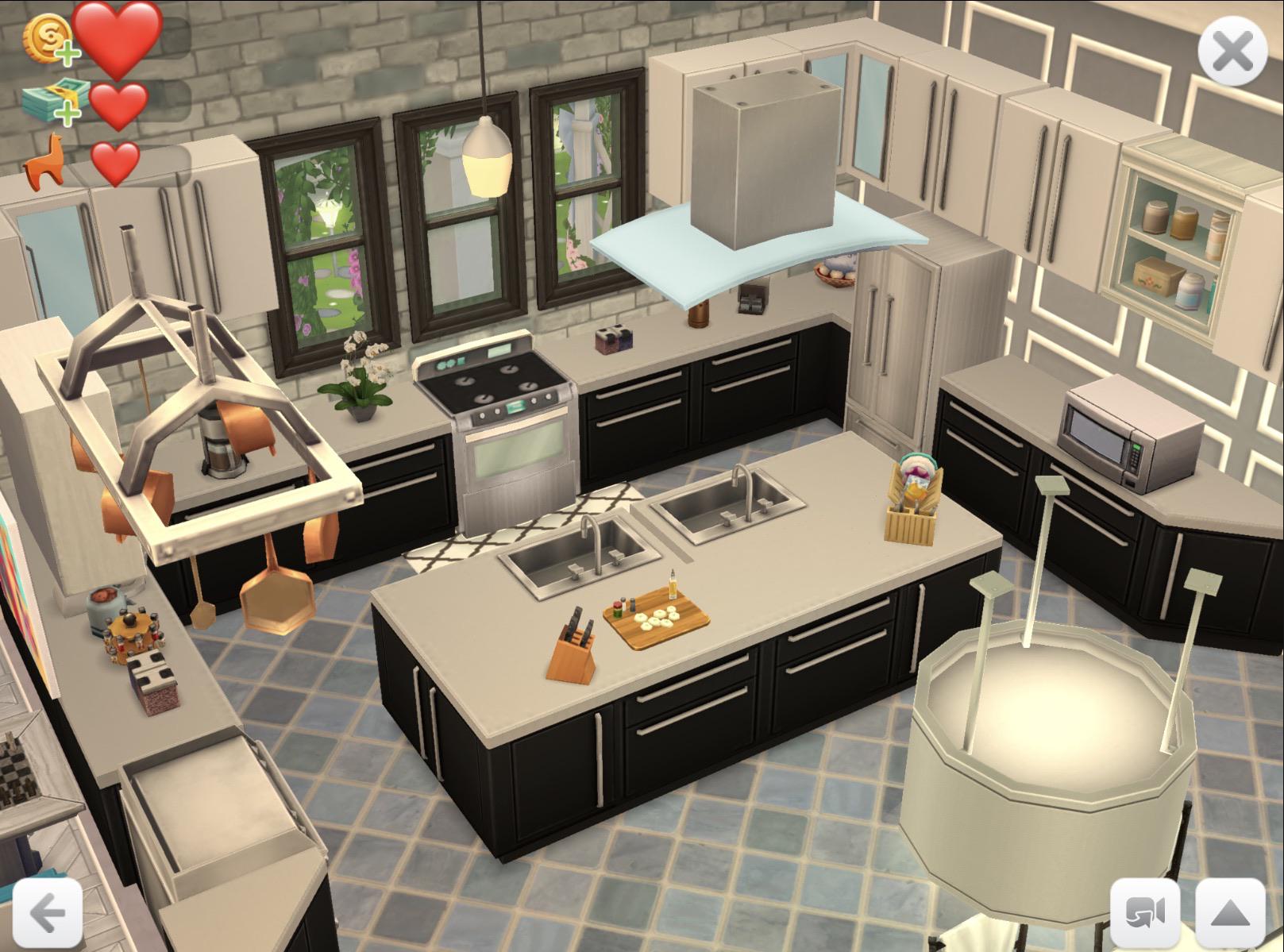Tap the green plus on the Simoleon coin

tap(70, 53)
